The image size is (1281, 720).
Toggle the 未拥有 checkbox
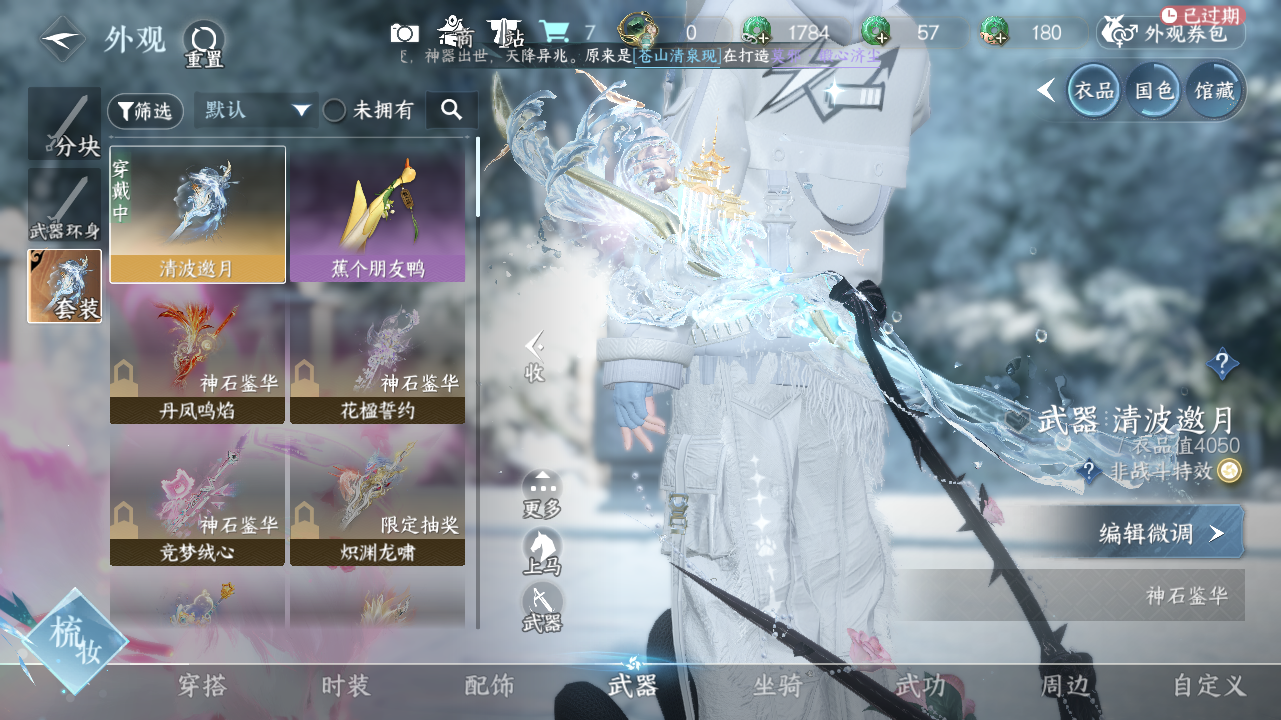[335, 111]
